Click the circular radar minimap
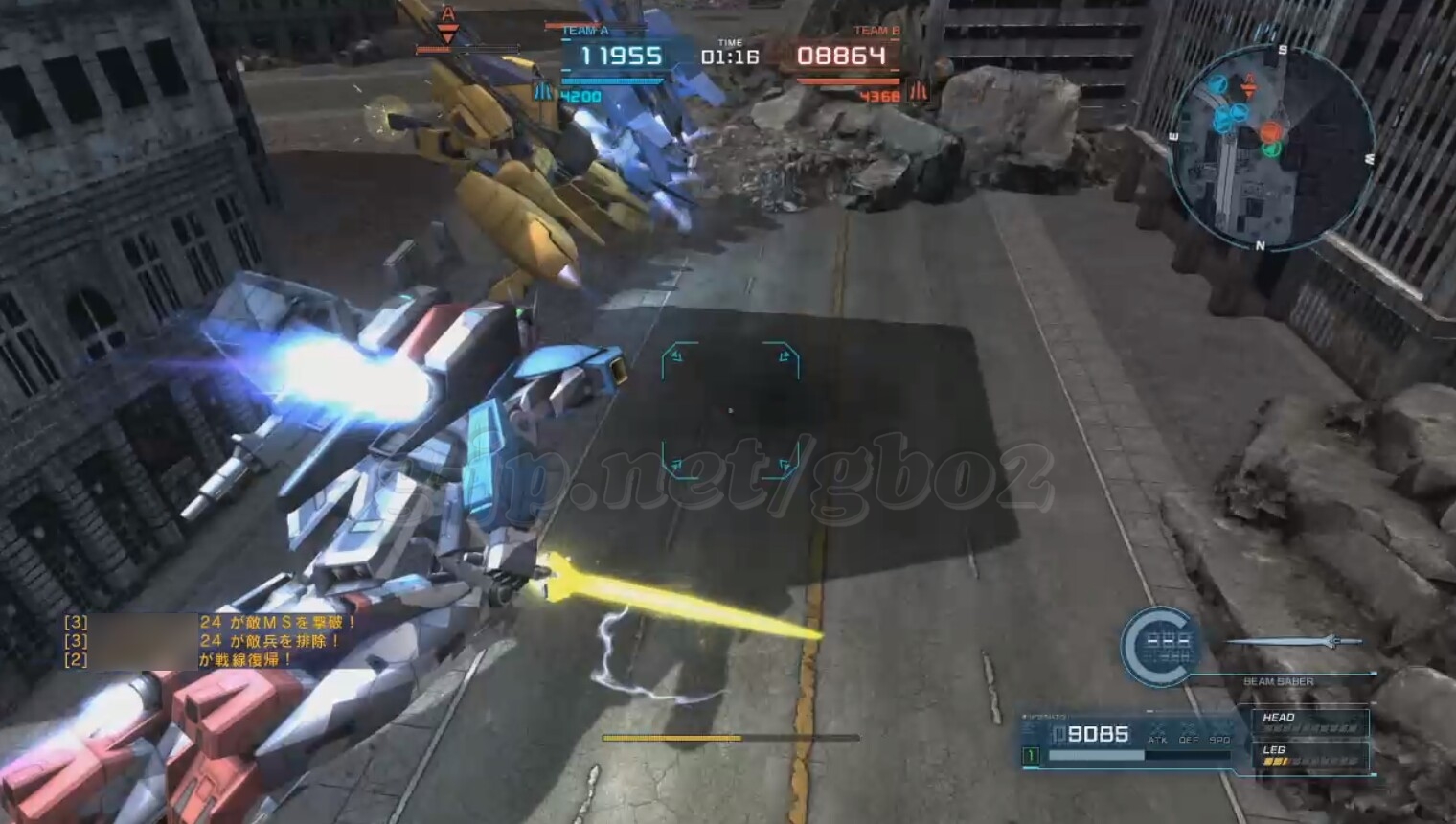 [1271, 146]
